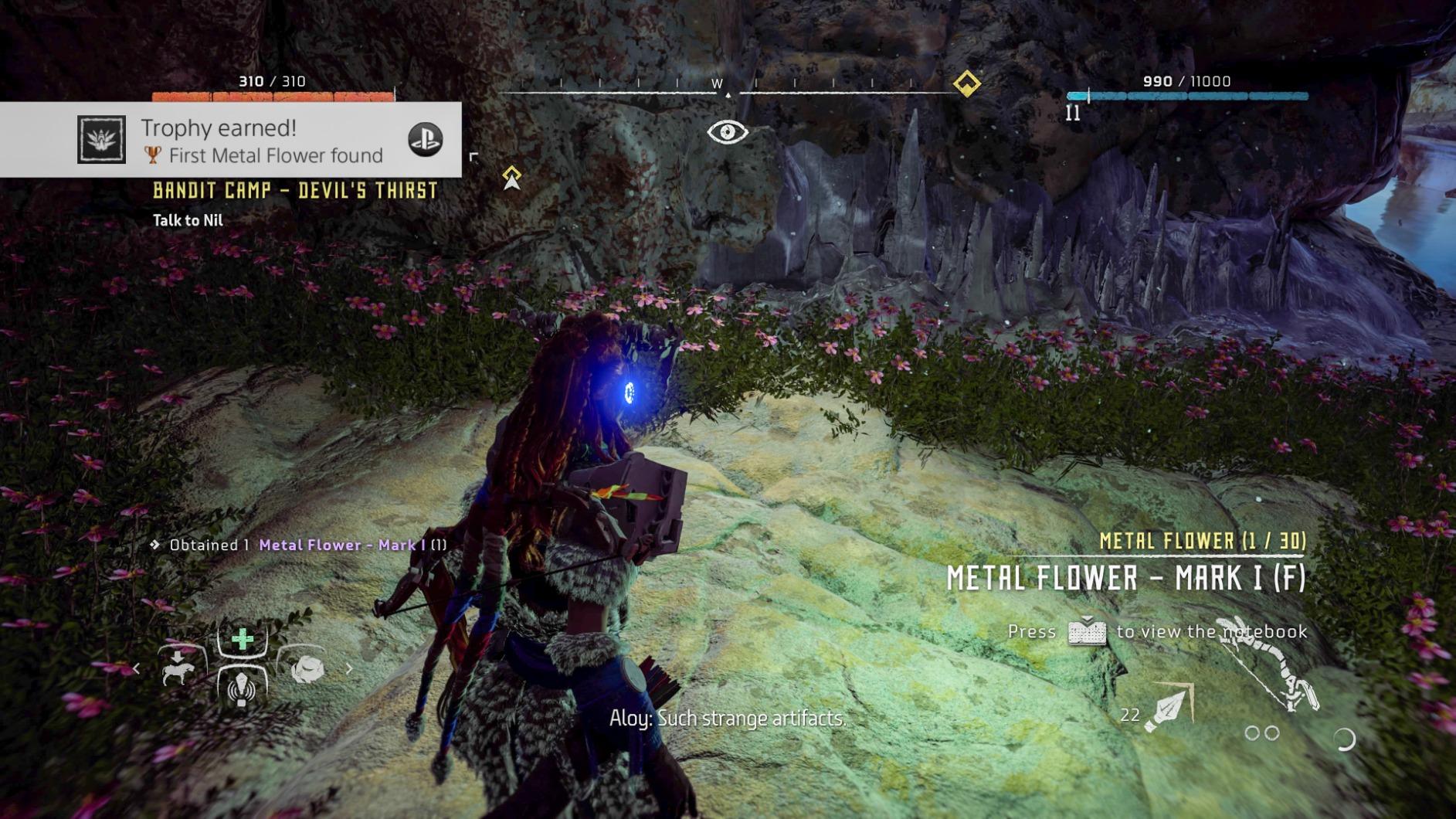Screen dimensions: 1456x819
Task: Click the yellow quest waypoint marker
Action: coord(511,177)
